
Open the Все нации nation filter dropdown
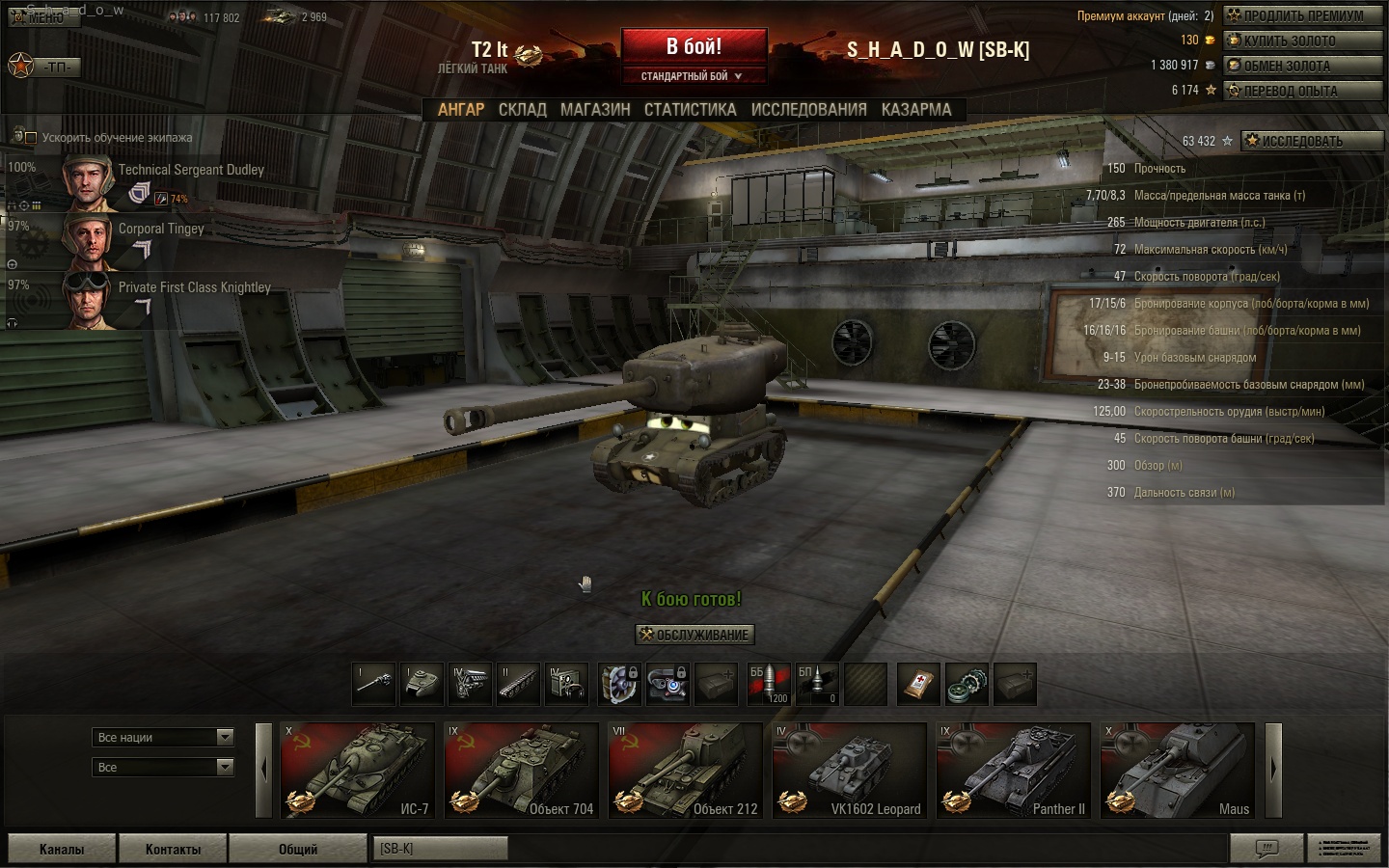pos(164,738)
